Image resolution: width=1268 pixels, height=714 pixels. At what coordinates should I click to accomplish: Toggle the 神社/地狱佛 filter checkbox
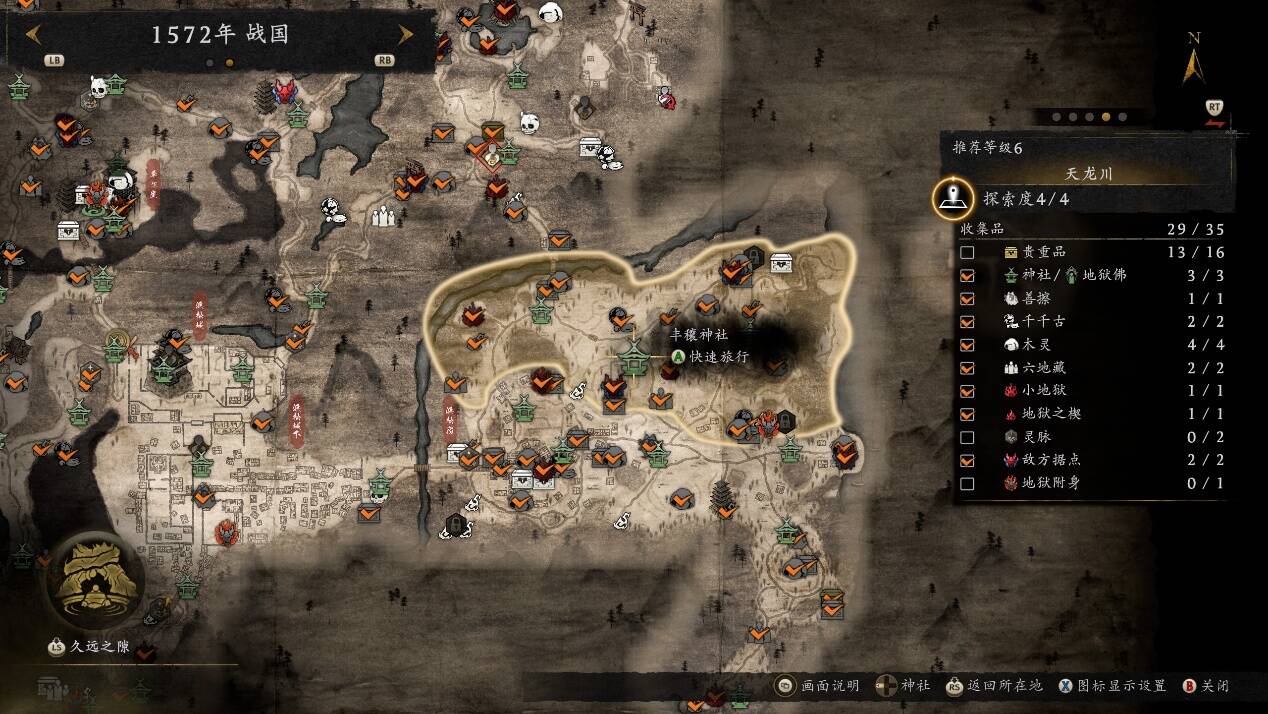967,275
